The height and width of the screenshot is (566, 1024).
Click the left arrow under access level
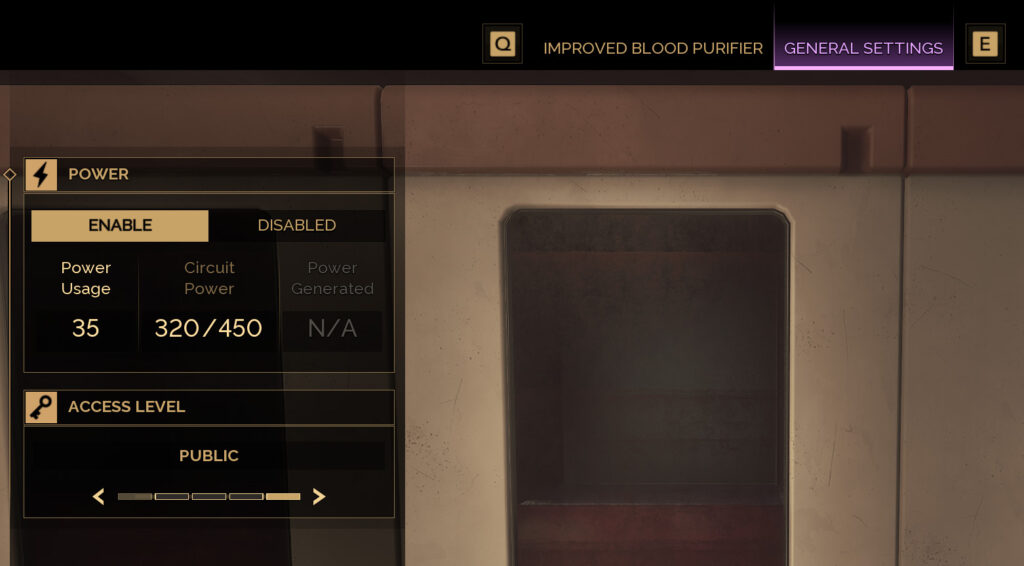click(99, 496)
